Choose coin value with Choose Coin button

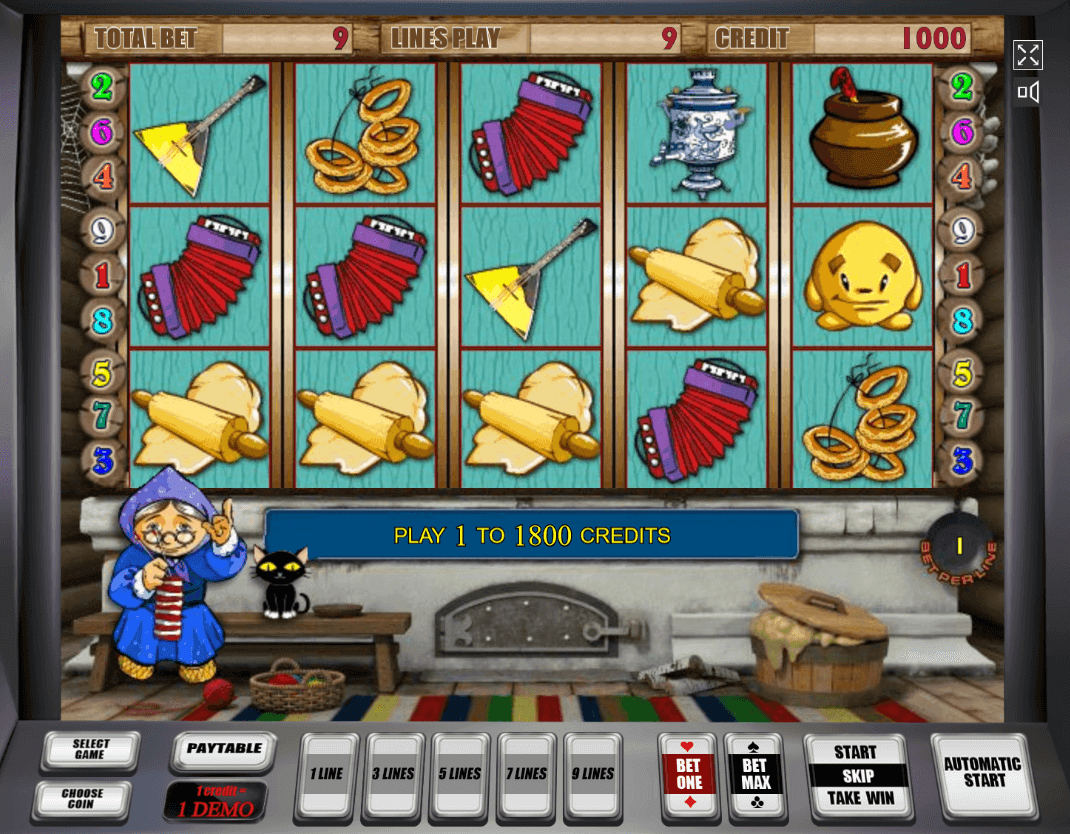click(82, 798)
